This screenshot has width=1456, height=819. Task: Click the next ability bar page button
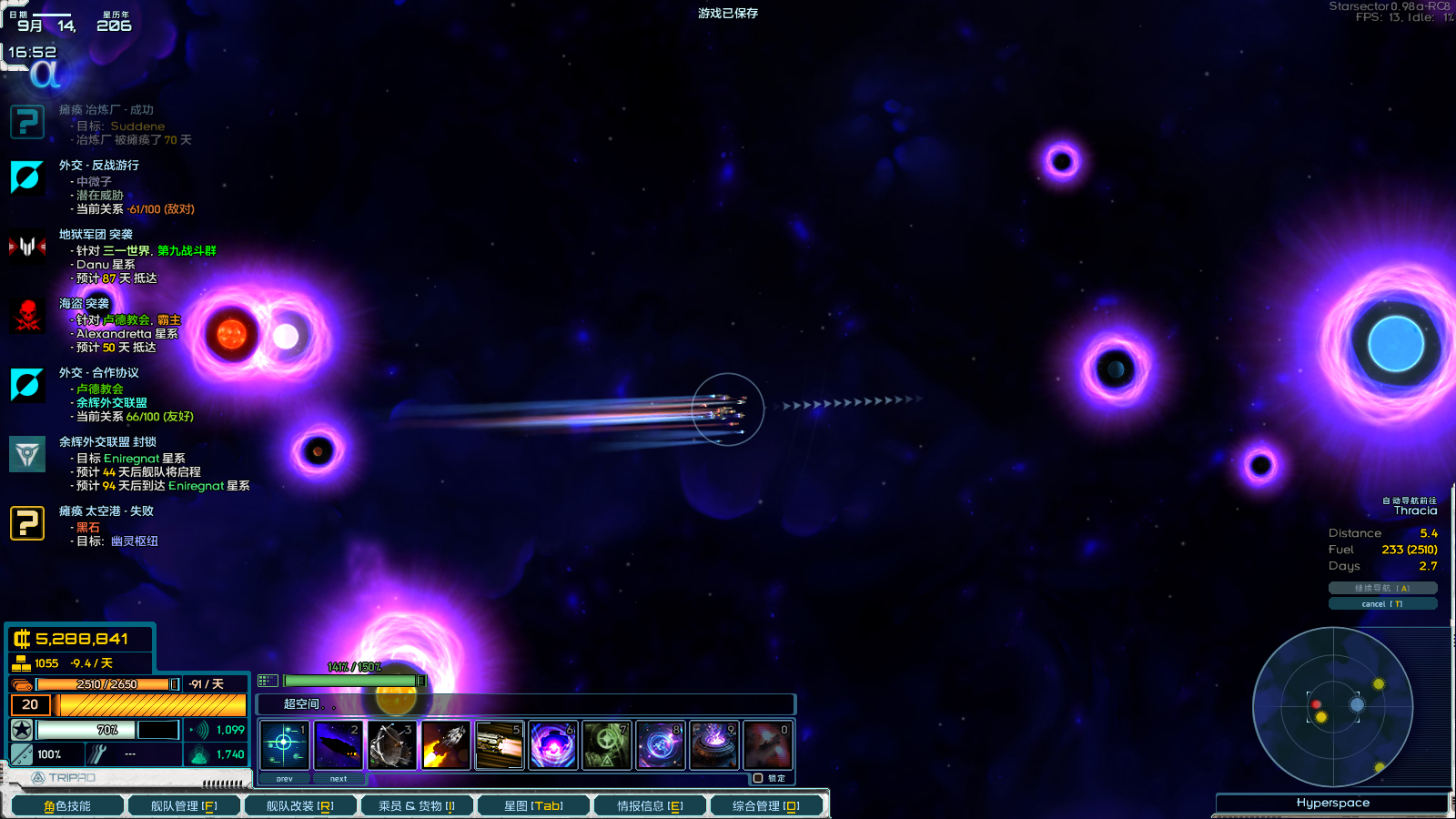click(339, 779)
